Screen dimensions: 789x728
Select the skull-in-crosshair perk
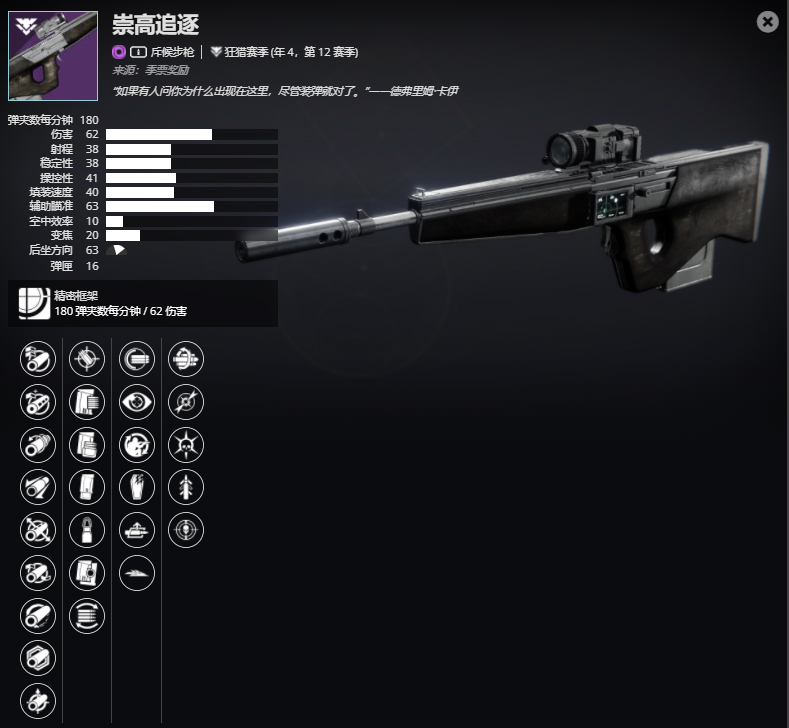[186, 529]
